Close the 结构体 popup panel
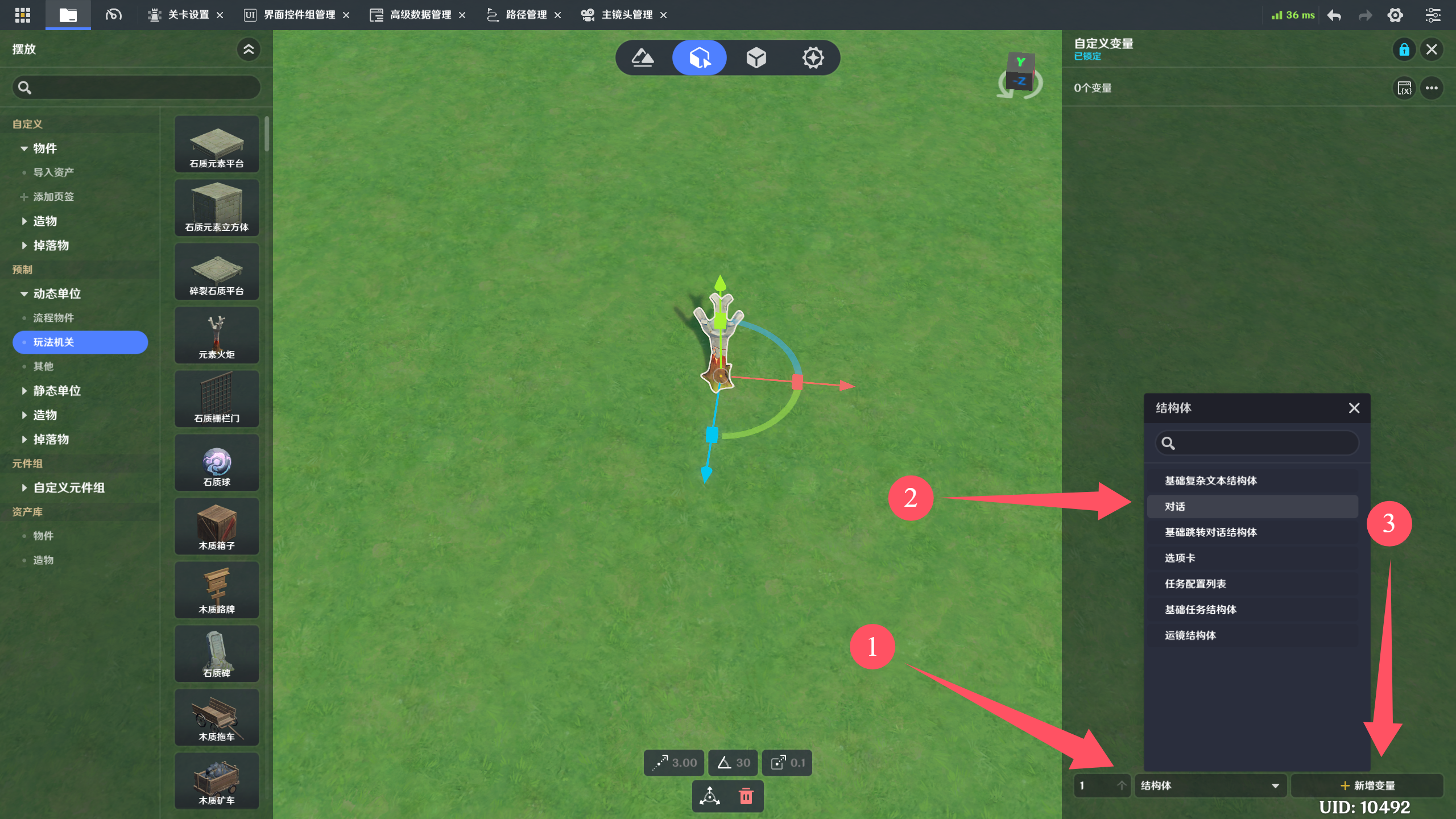Image resolution: width=1456 pixels, height=819 pixels. coord(1354,408)
